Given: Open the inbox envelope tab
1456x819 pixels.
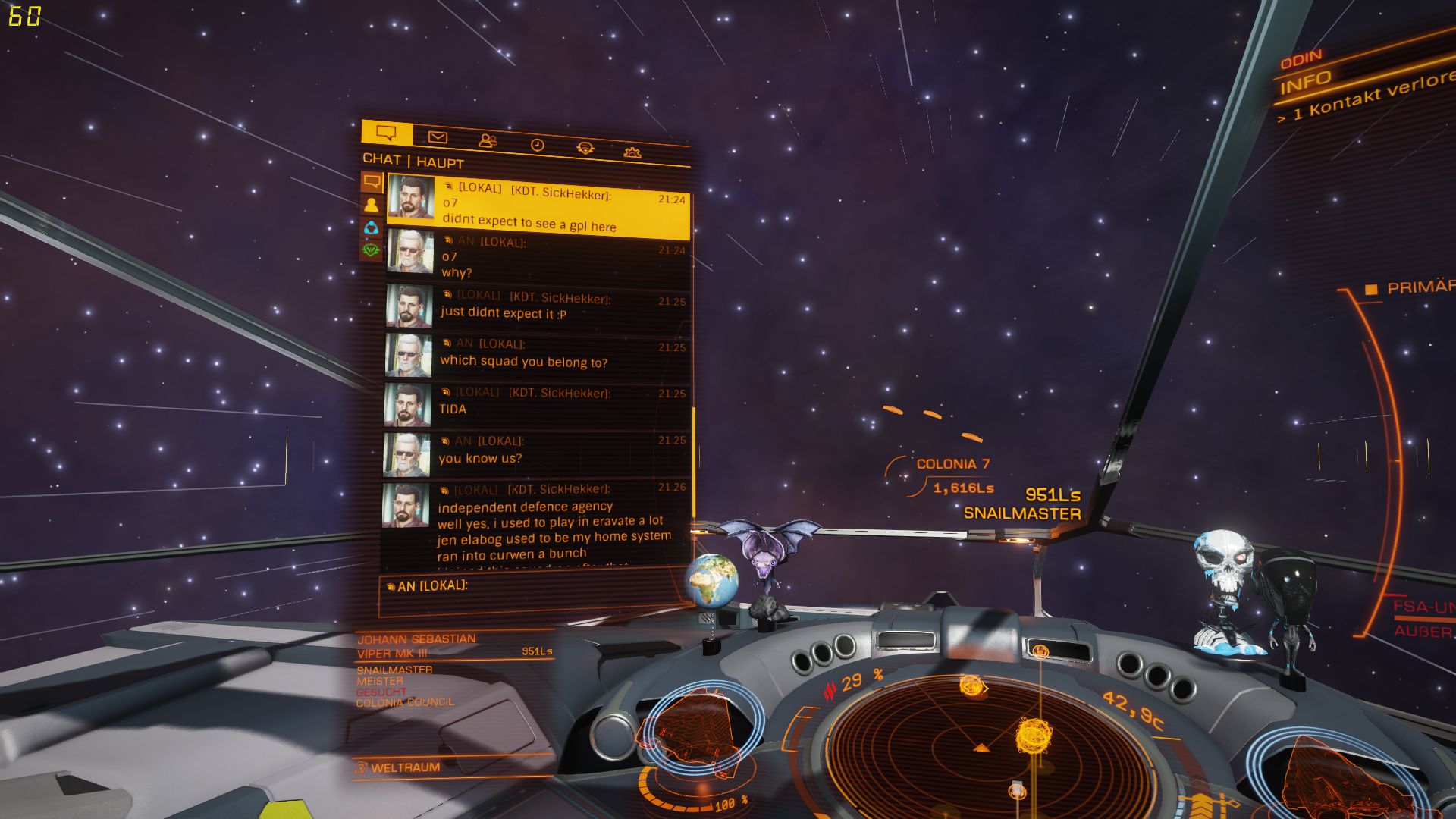Looking at the screenshot, I should [438, 137].
